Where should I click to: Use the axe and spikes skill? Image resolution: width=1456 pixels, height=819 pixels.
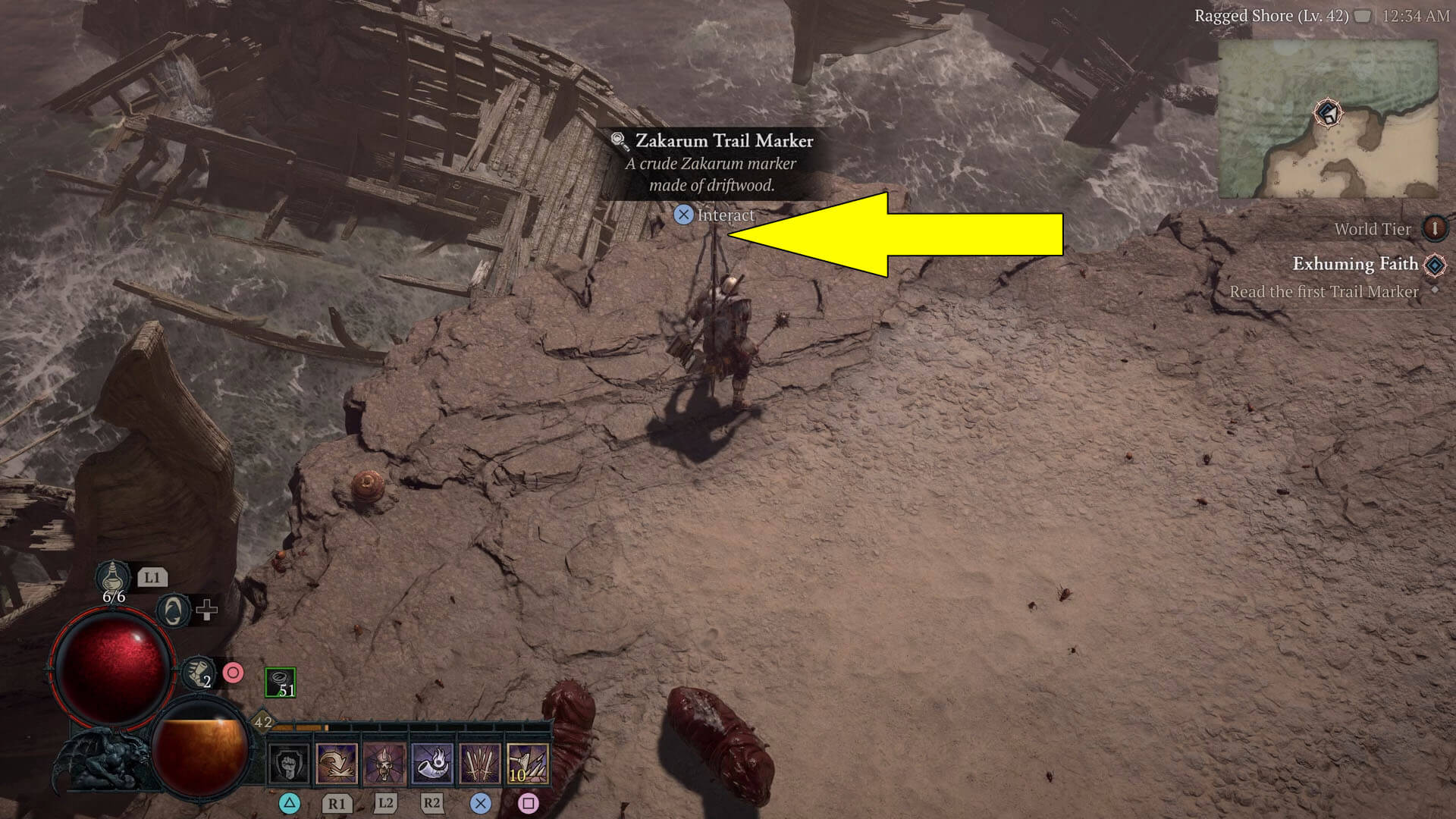click(x=528, y=764)
